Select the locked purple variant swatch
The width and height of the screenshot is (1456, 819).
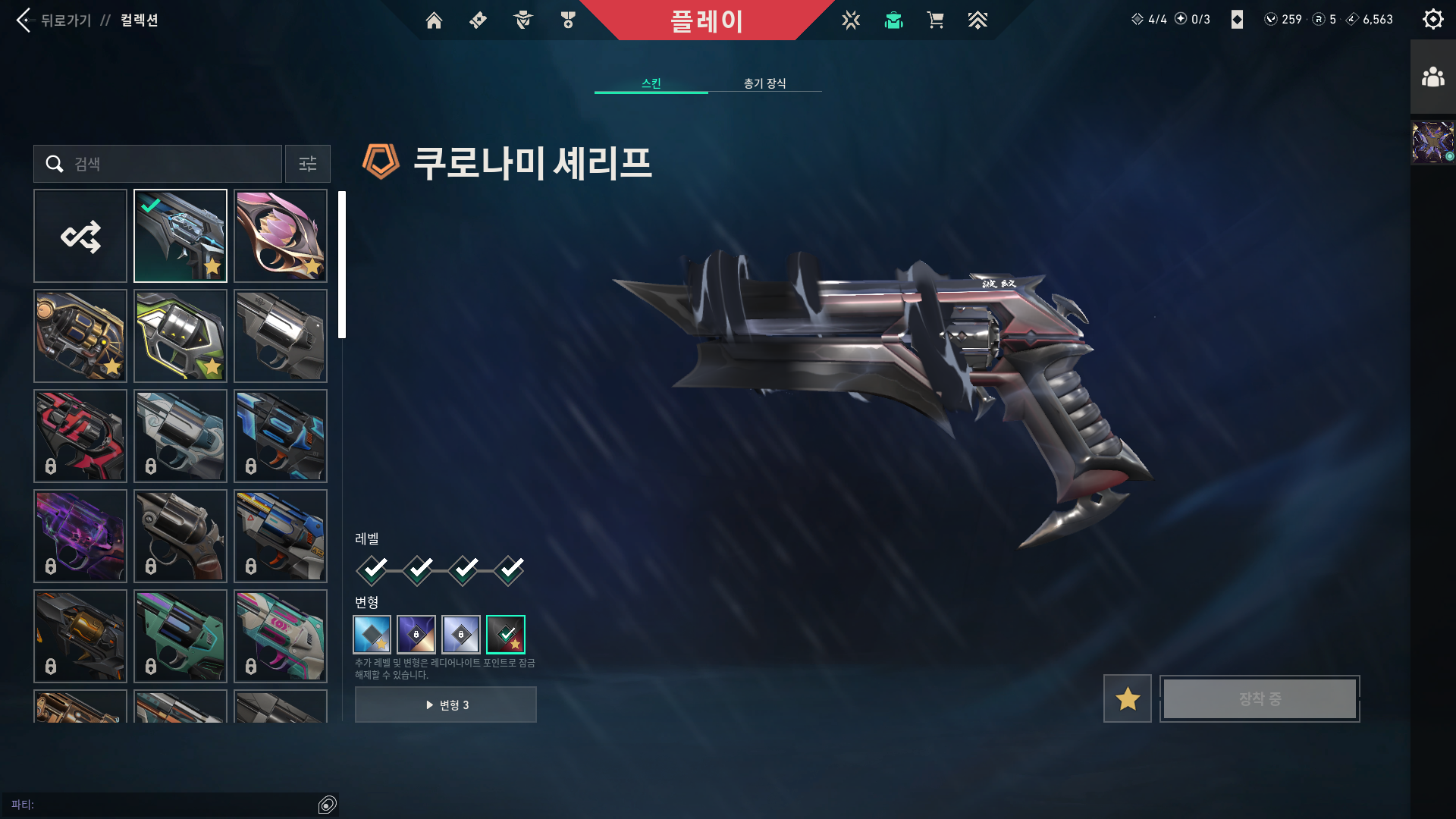pos(416,635)
